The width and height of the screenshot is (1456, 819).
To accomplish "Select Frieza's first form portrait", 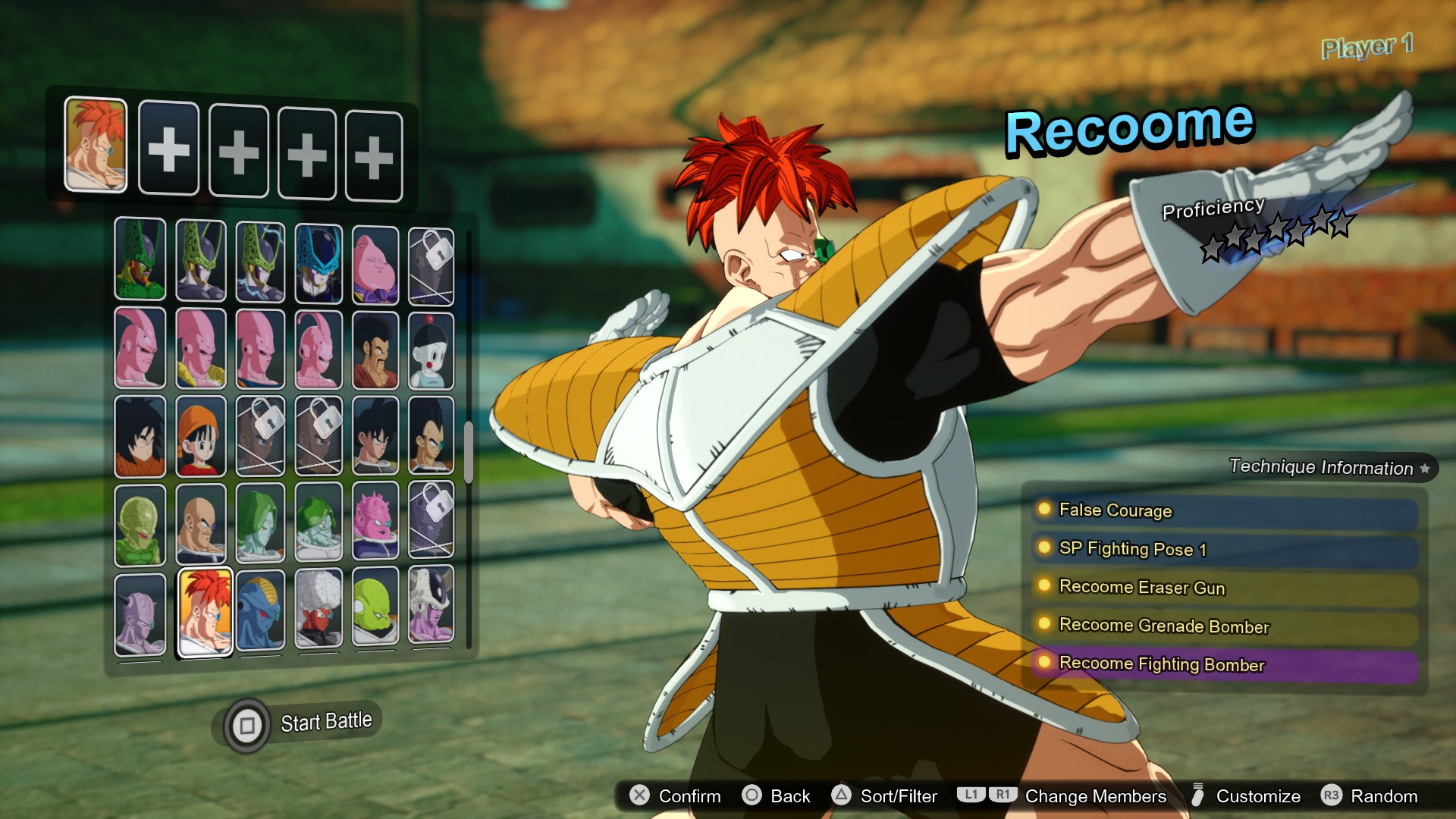I will point(431,612).
